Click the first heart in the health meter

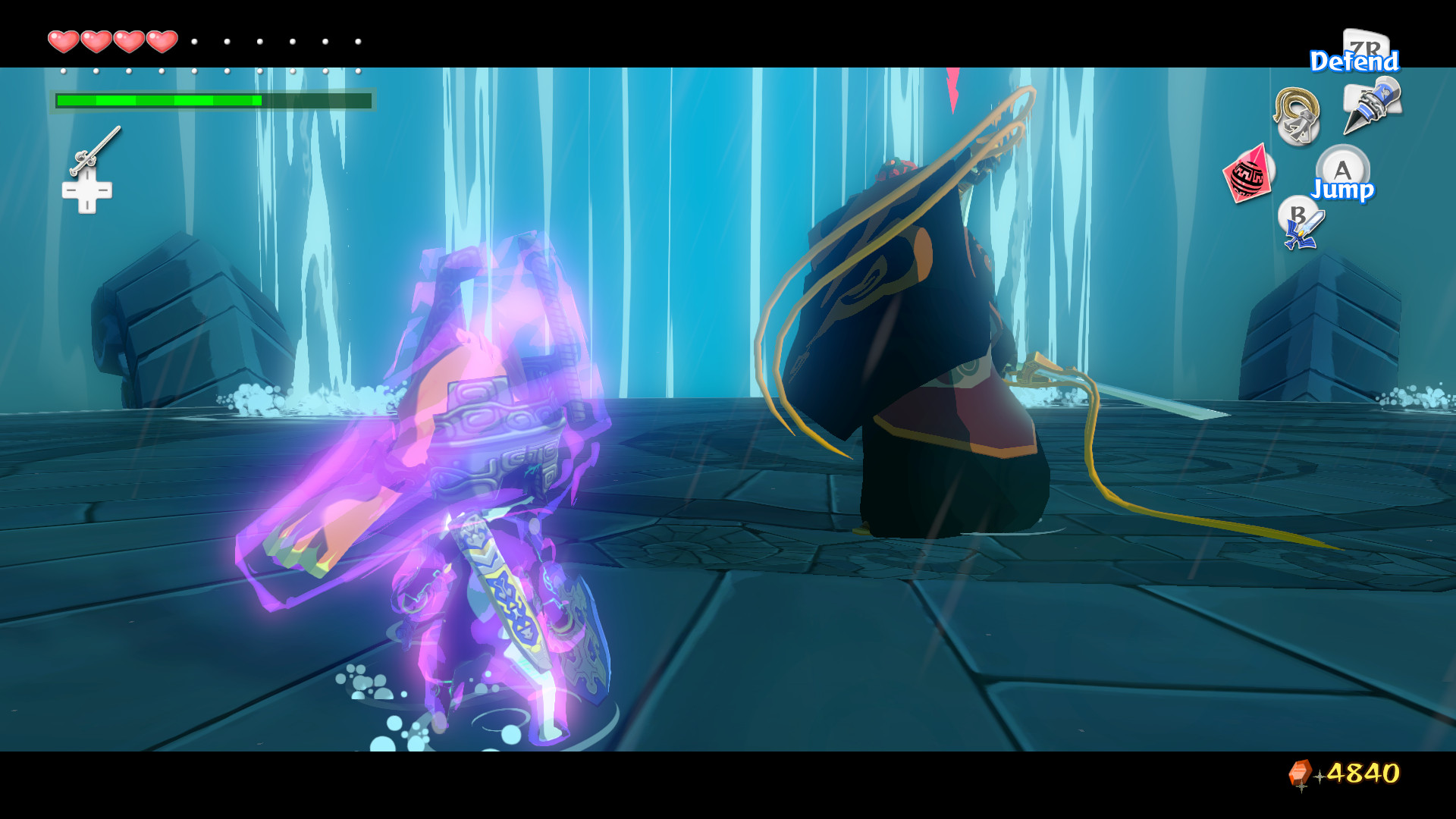coord(63,42)
